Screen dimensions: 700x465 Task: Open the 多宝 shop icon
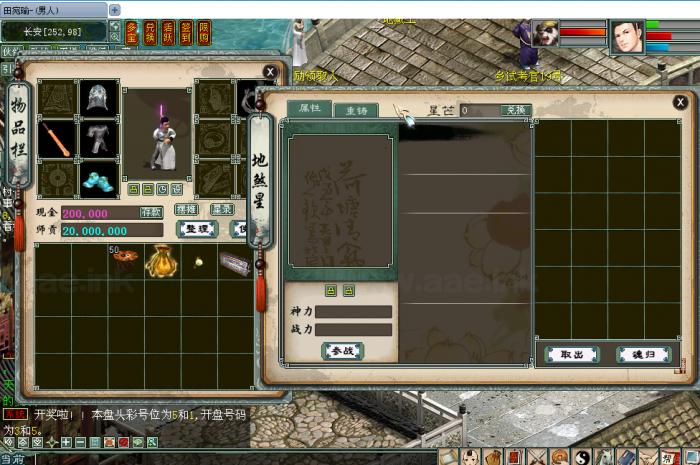133,31
